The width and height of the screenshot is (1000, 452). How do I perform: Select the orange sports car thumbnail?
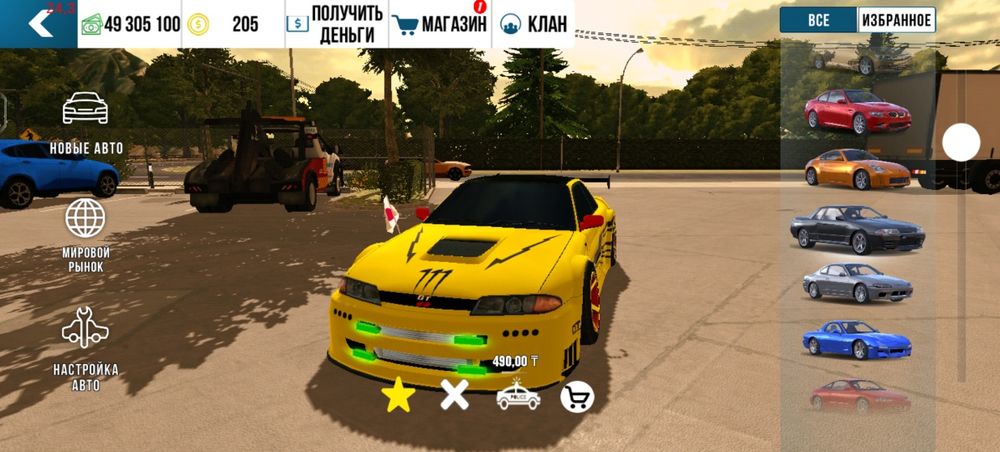tap(858, 168)
